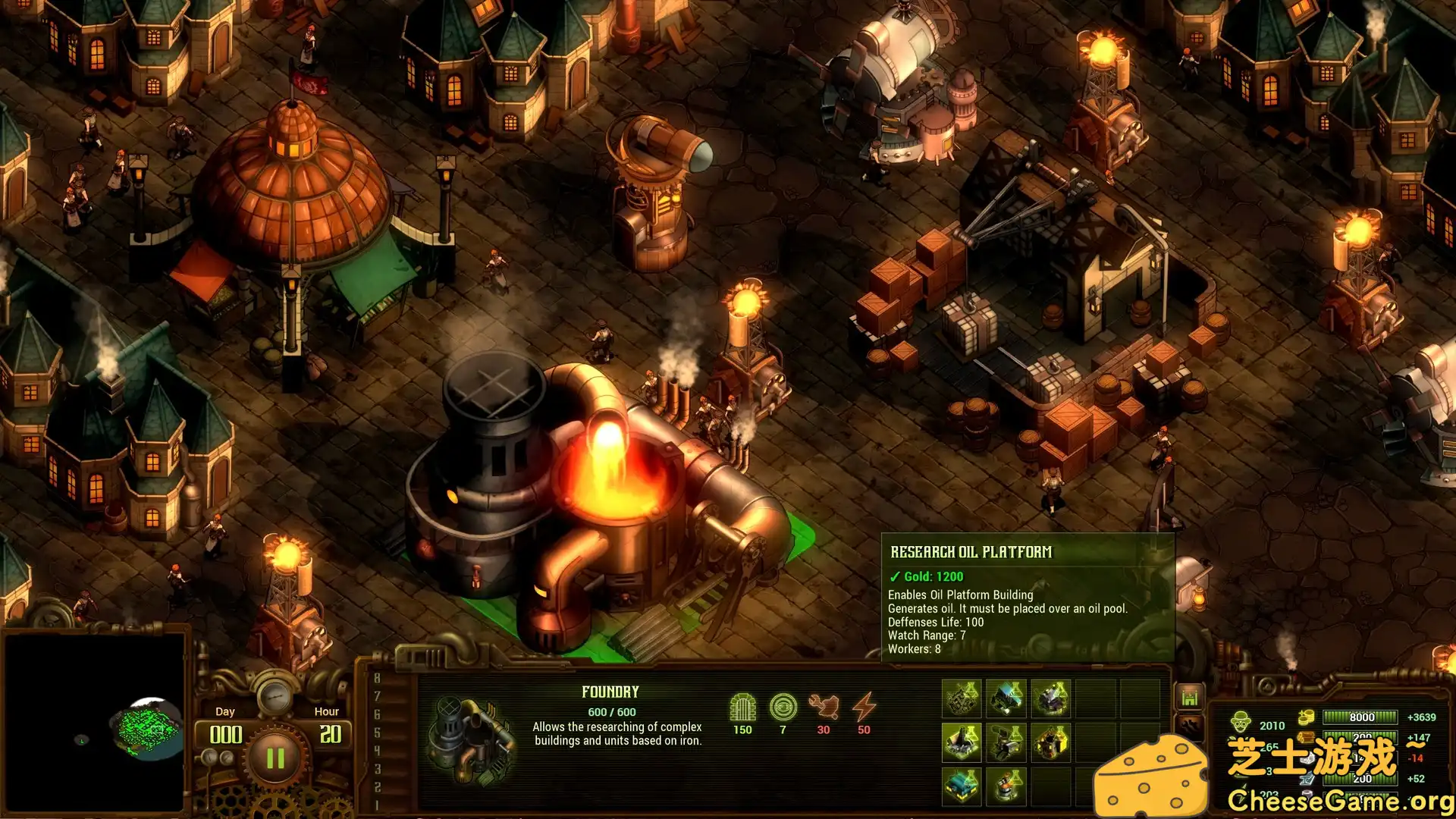
Task: Click the colonists counter icon showing 2010
Action: (x=1241, y=721)
